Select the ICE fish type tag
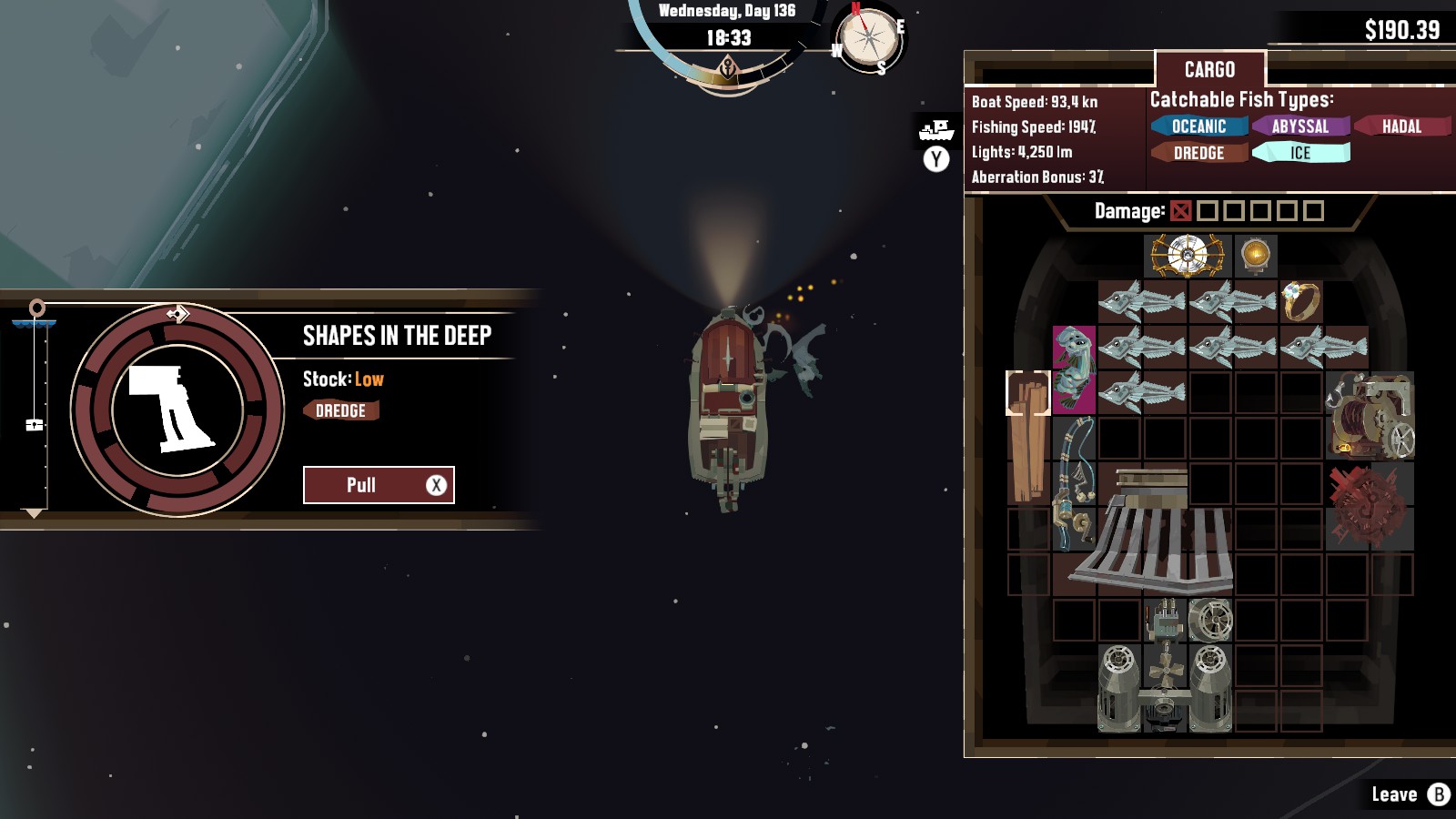1456x819 pixels. pyautogui.click(x=1300, y=153)
